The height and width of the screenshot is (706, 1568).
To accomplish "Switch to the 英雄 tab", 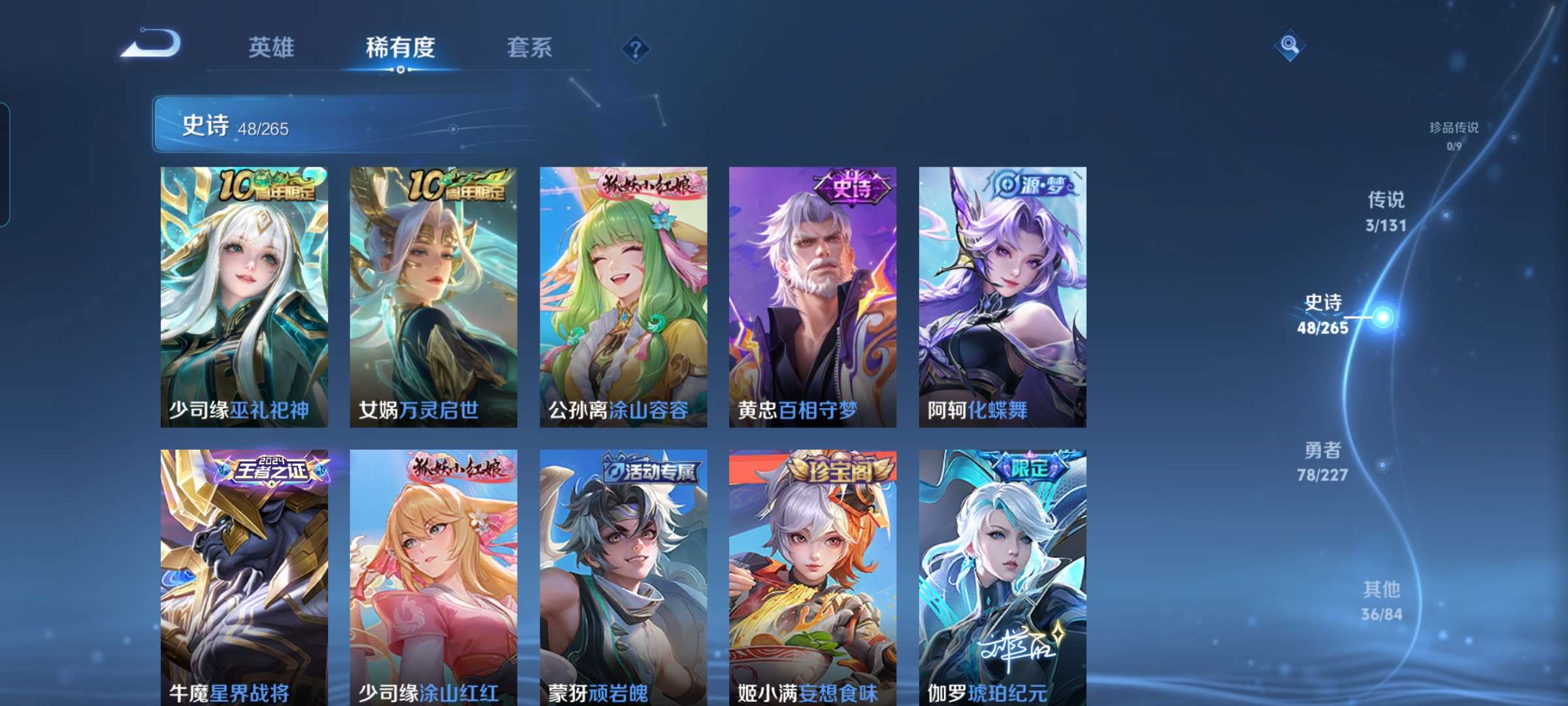I will 272,47.
